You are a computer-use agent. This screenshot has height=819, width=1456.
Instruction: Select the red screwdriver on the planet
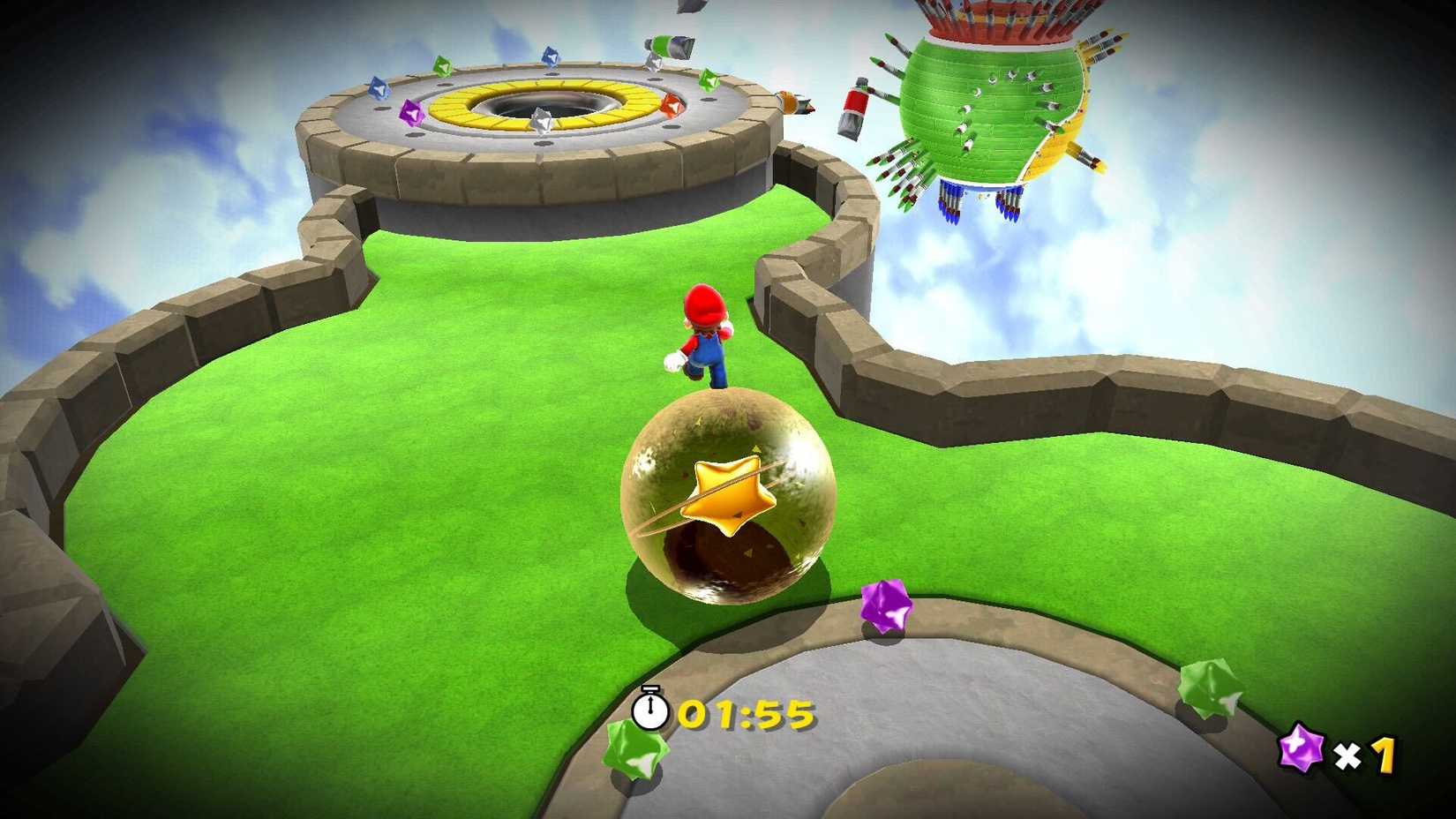tap(855, 106)
